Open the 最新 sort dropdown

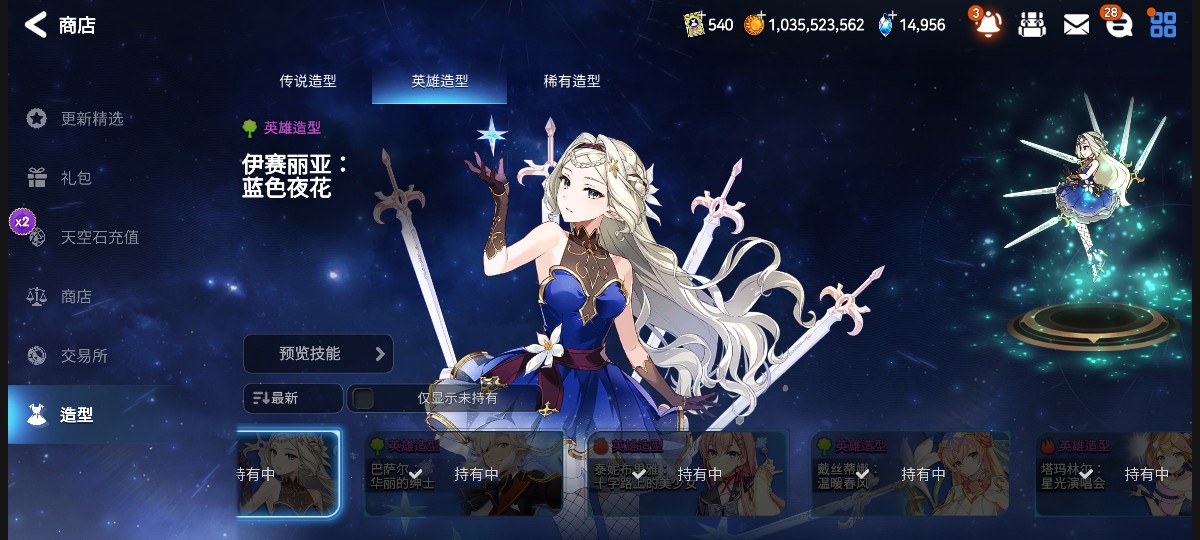[x=292, y=398]
